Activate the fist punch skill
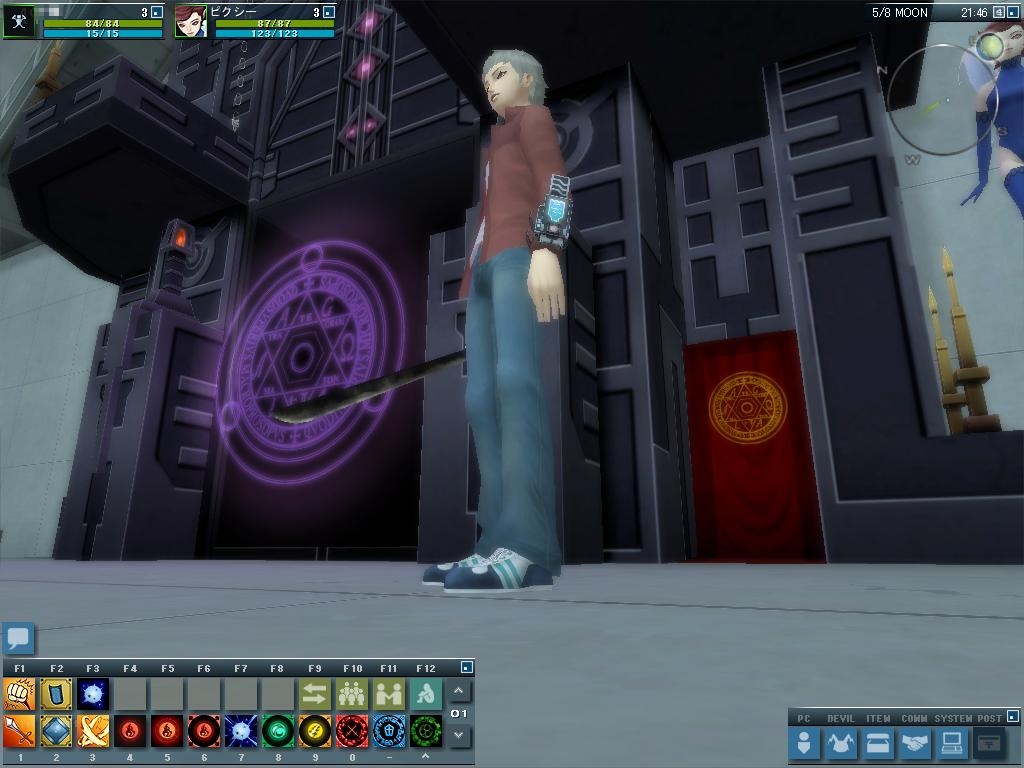Viewport: 1024px width, 768px height. 19,693
